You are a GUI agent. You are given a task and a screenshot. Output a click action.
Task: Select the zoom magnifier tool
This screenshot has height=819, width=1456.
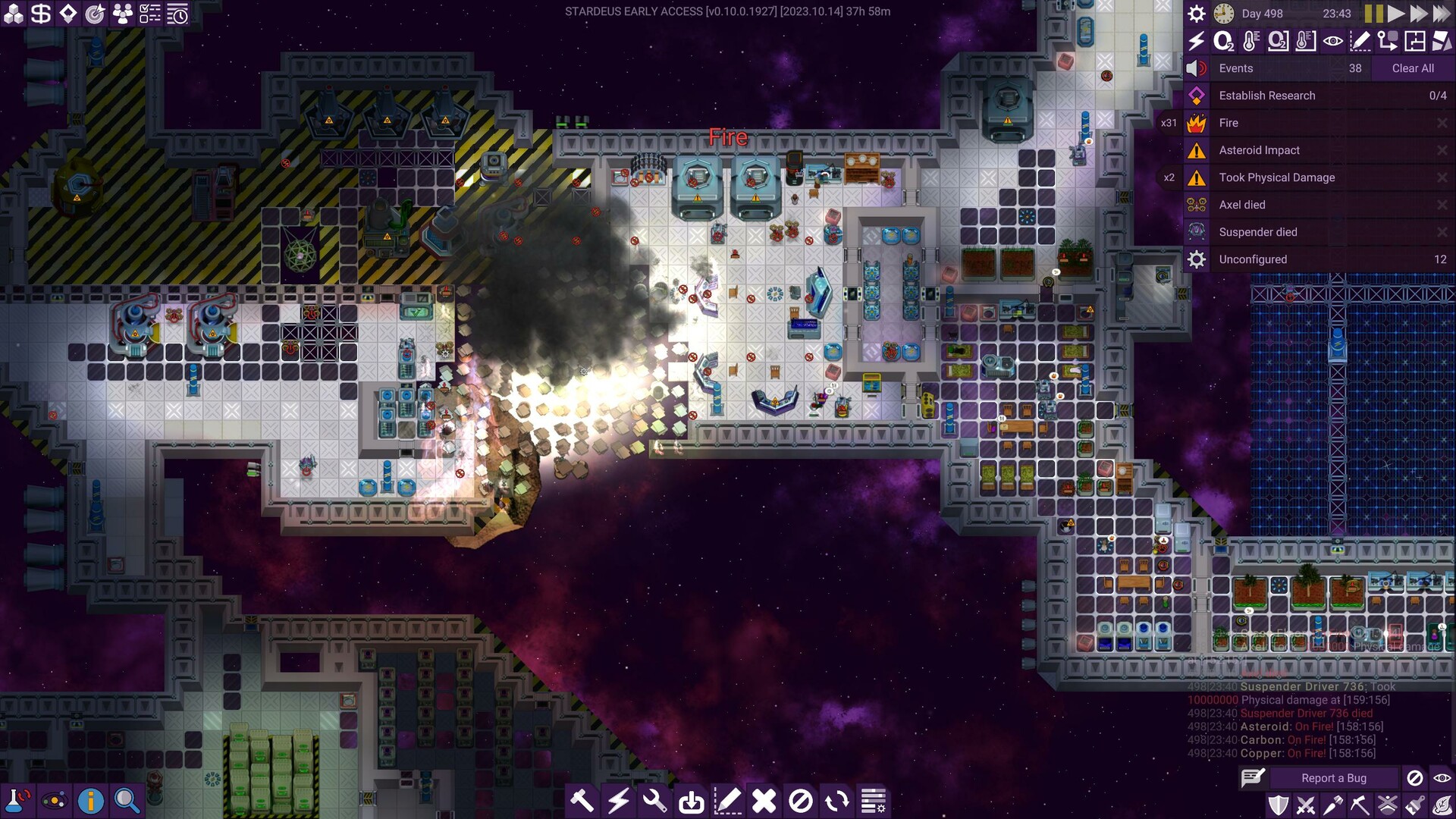tap(125, 800)
